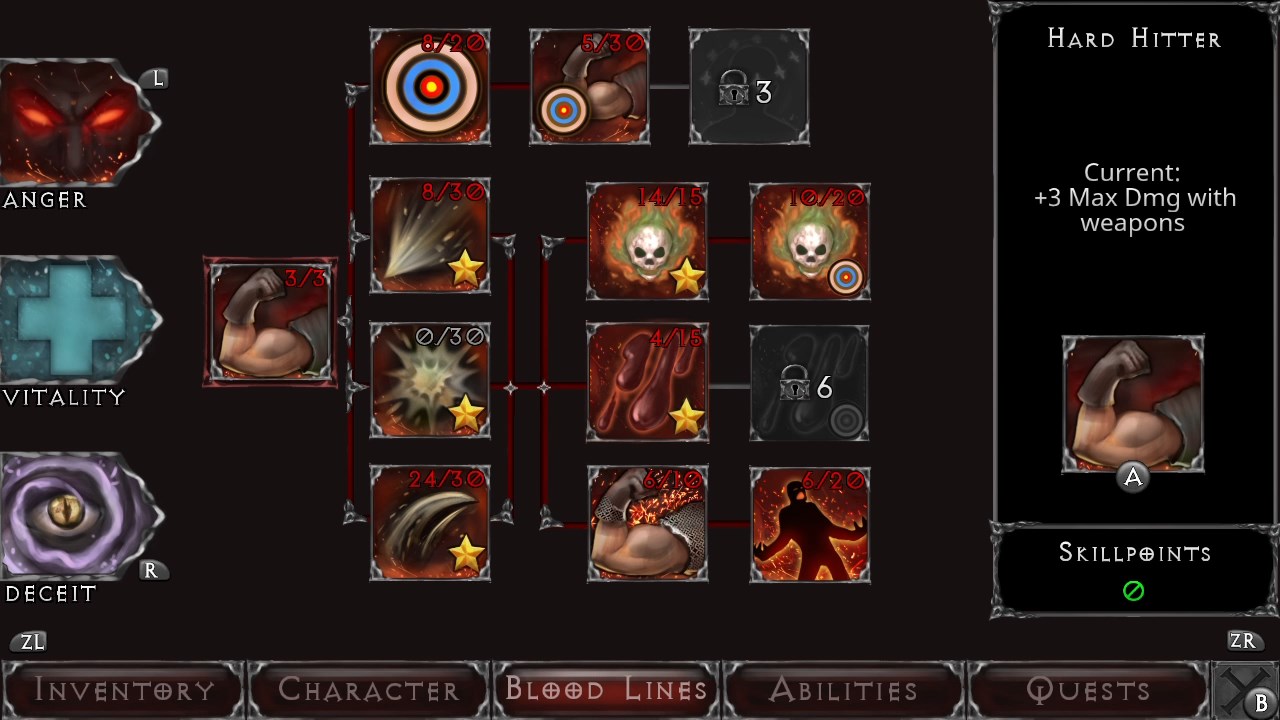This screenshot has width=1280, height=720.
Task: Select the chainmail arm skill rated 6/10
Action: [x=647, y=524]
